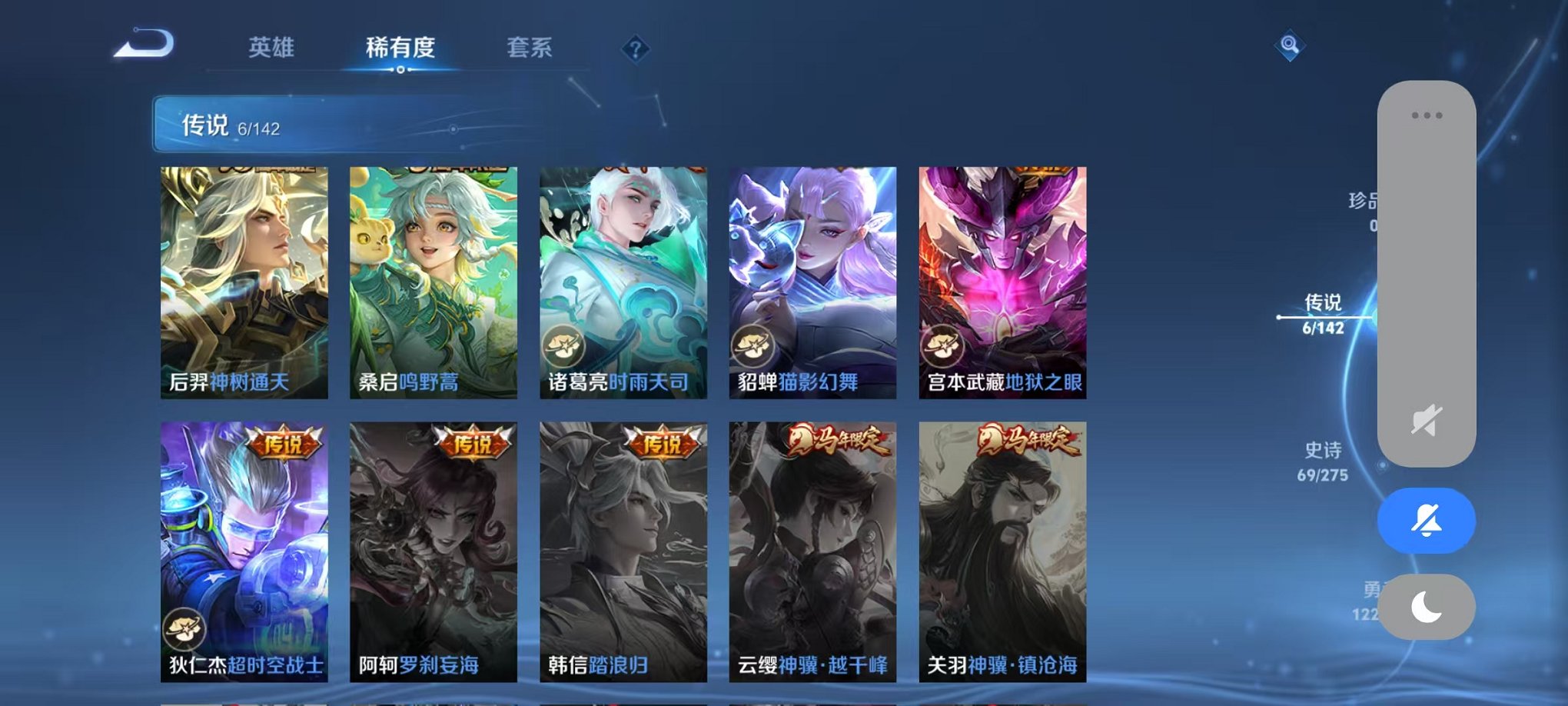Screen dimensions: 1568x706
Task: Switch to the 英雄 tab
Action: (x=269, y=48)
